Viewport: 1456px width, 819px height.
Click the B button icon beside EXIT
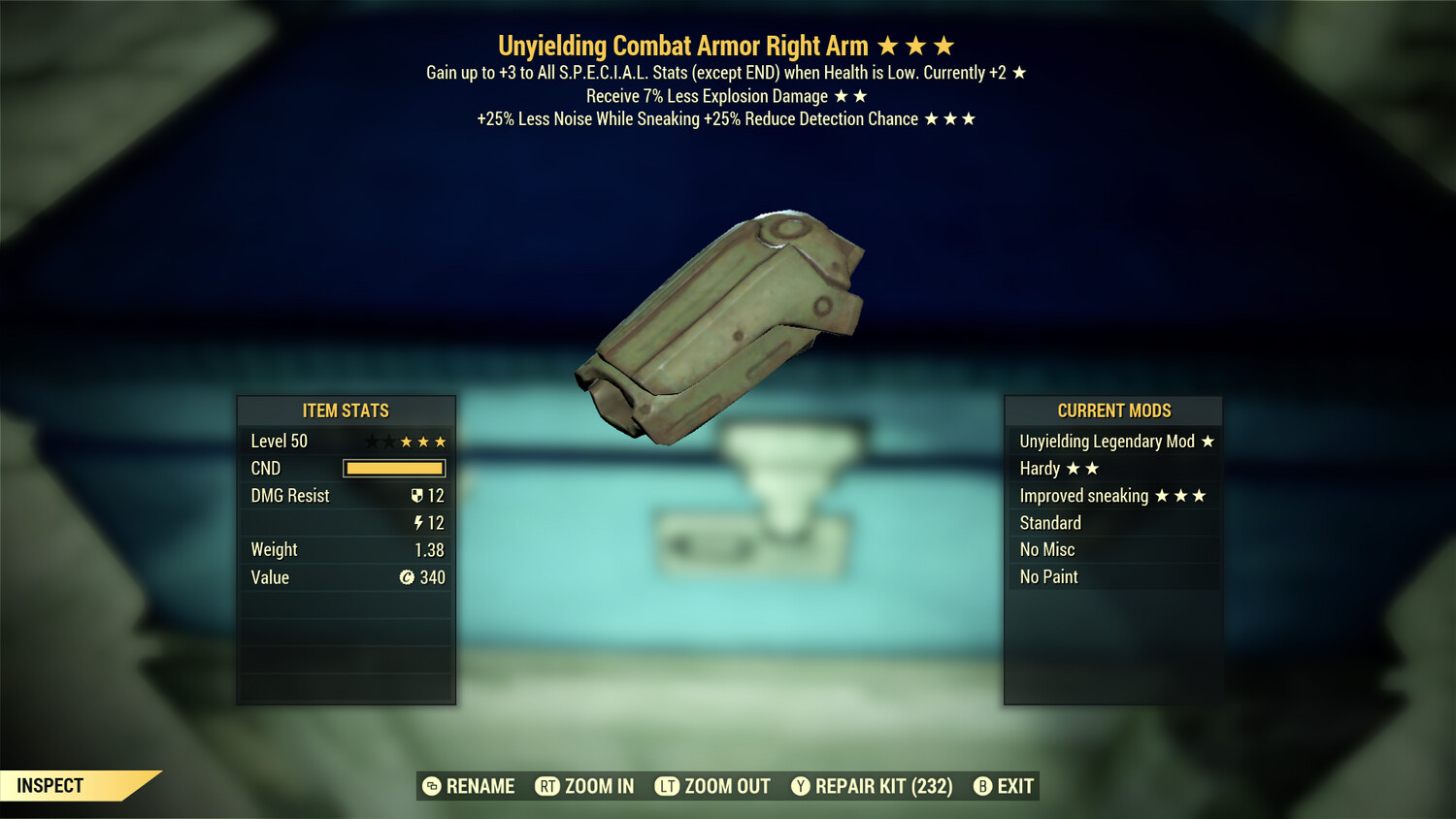[x=982, y=786]
